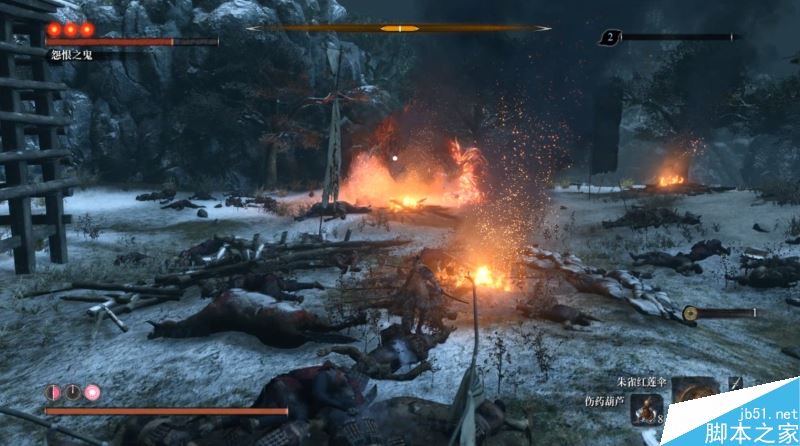Click the fully charged pink resurrection node
The width and height of the screenshot is (800, 446).
(x=92, y=391)
